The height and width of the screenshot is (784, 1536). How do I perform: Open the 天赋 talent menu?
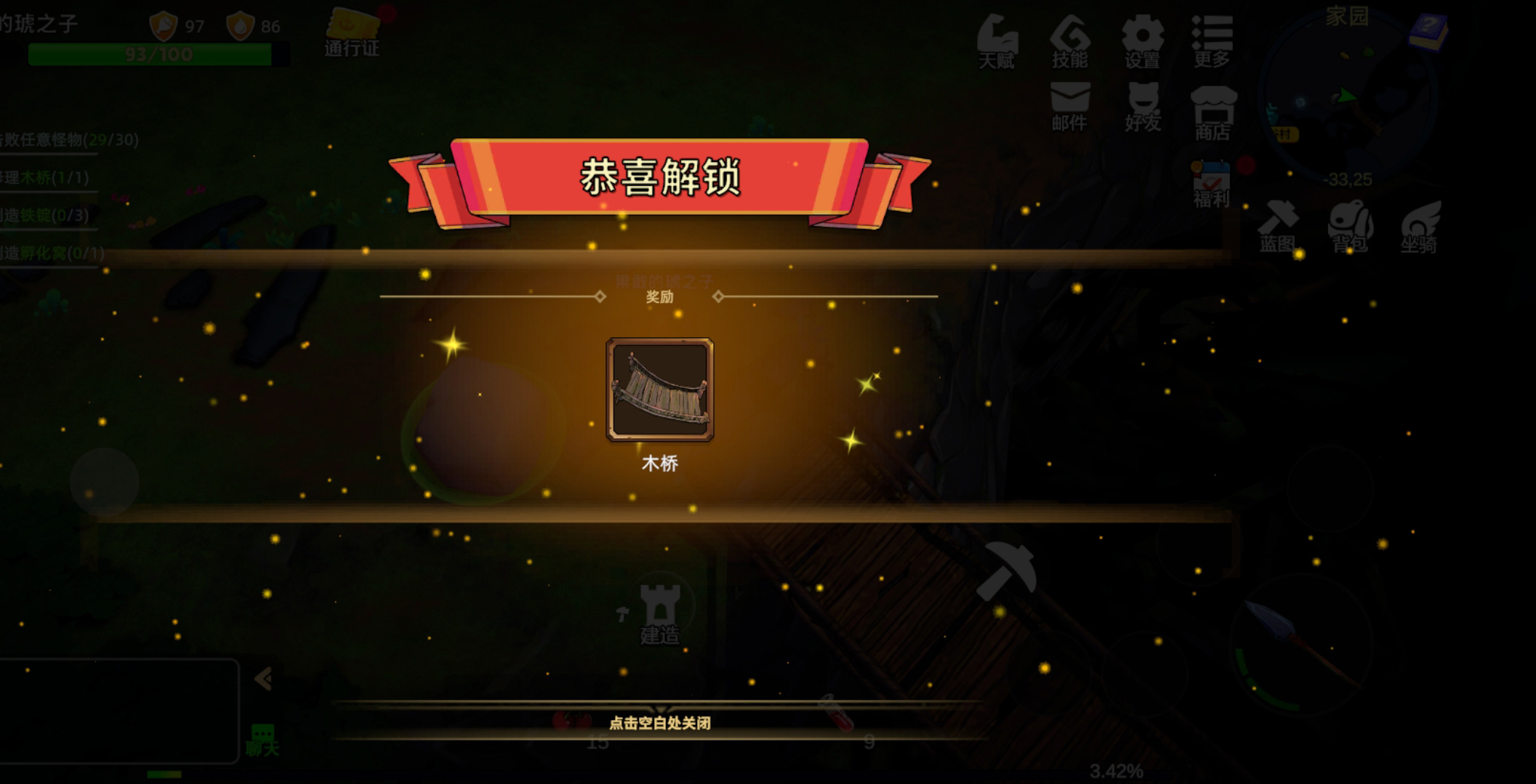point(996,42)
